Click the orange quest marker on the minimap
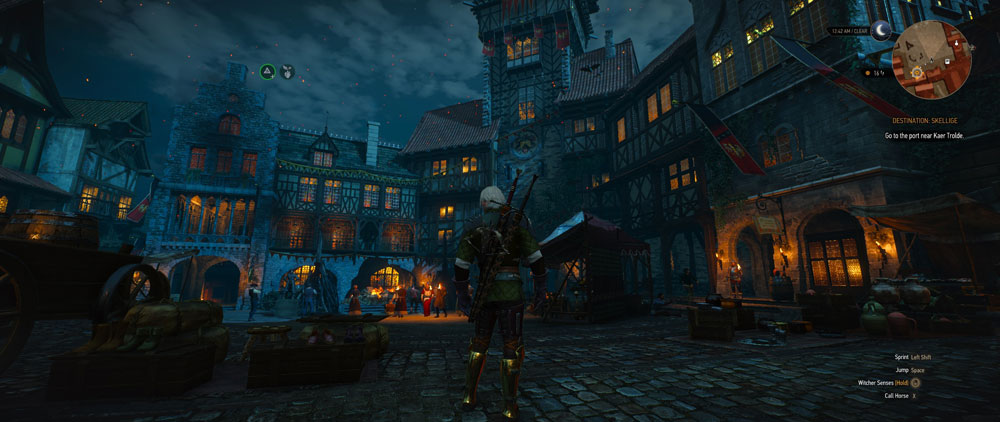Image resolution: width=1000 pixels, height=422 pixels. pos(914,74)
